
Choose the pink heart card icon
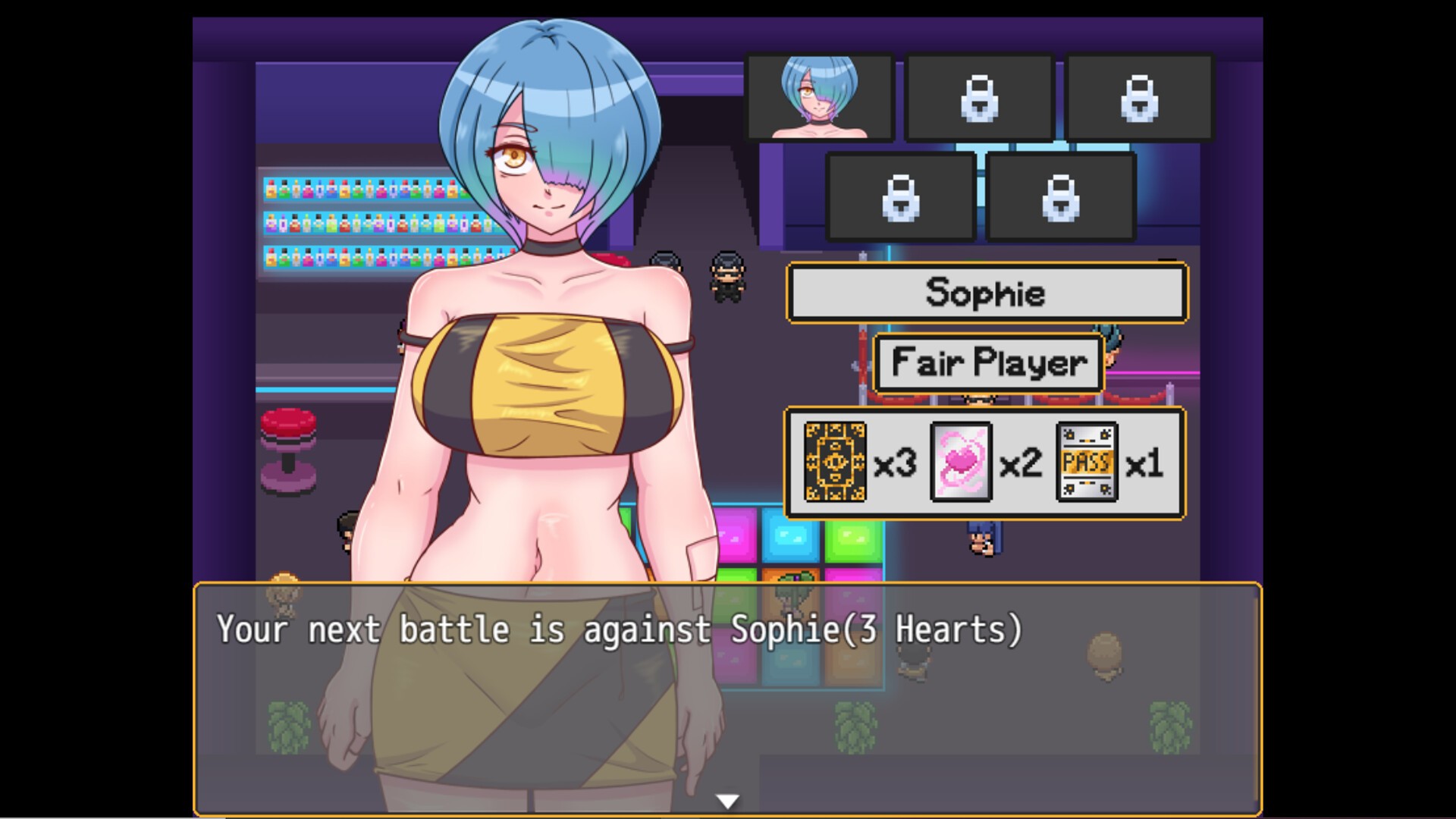pos(961,463)
